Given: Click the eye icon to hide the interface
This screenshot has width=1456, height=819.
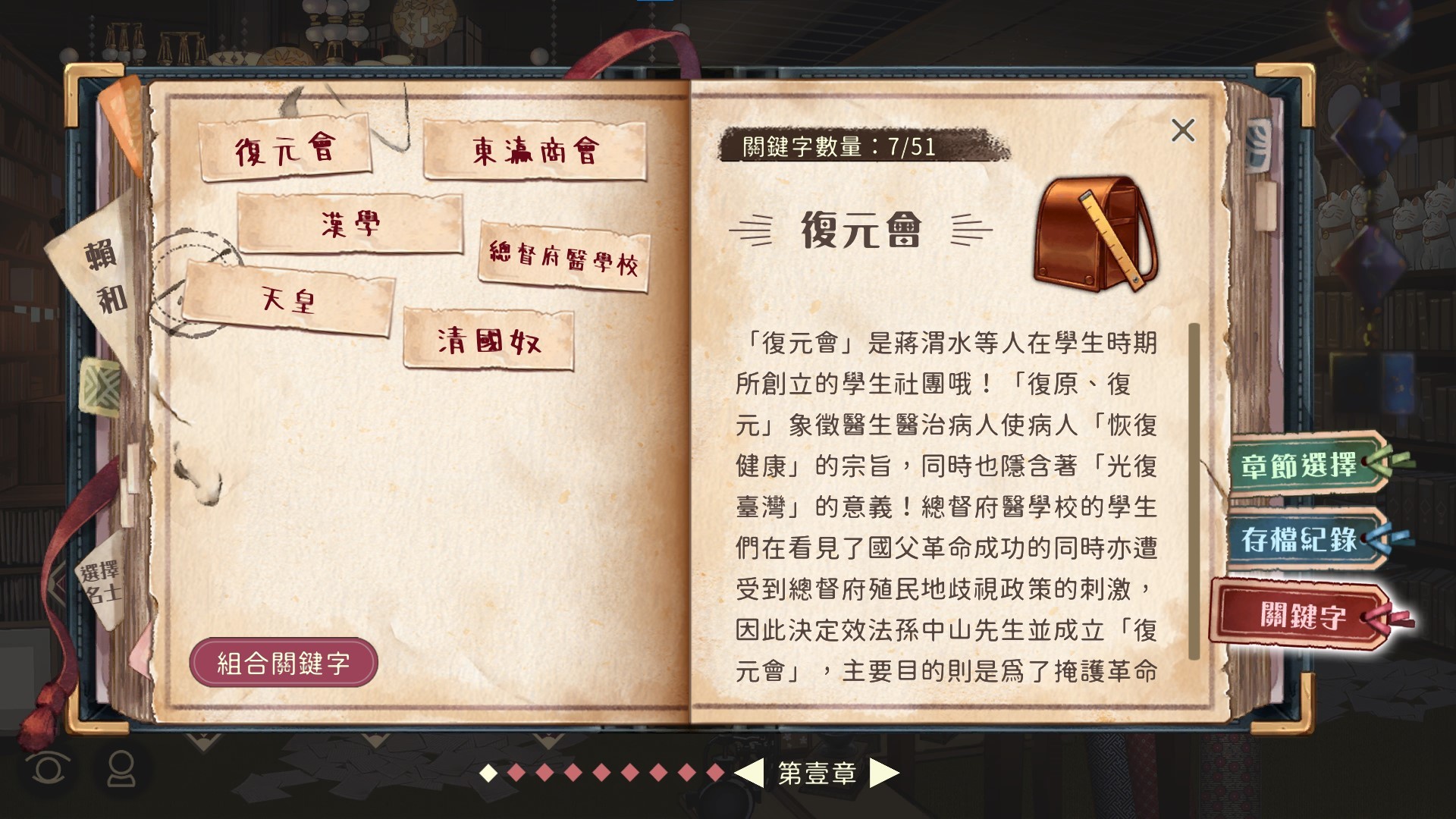Looking at the screenshot, I should pos(47,770).
